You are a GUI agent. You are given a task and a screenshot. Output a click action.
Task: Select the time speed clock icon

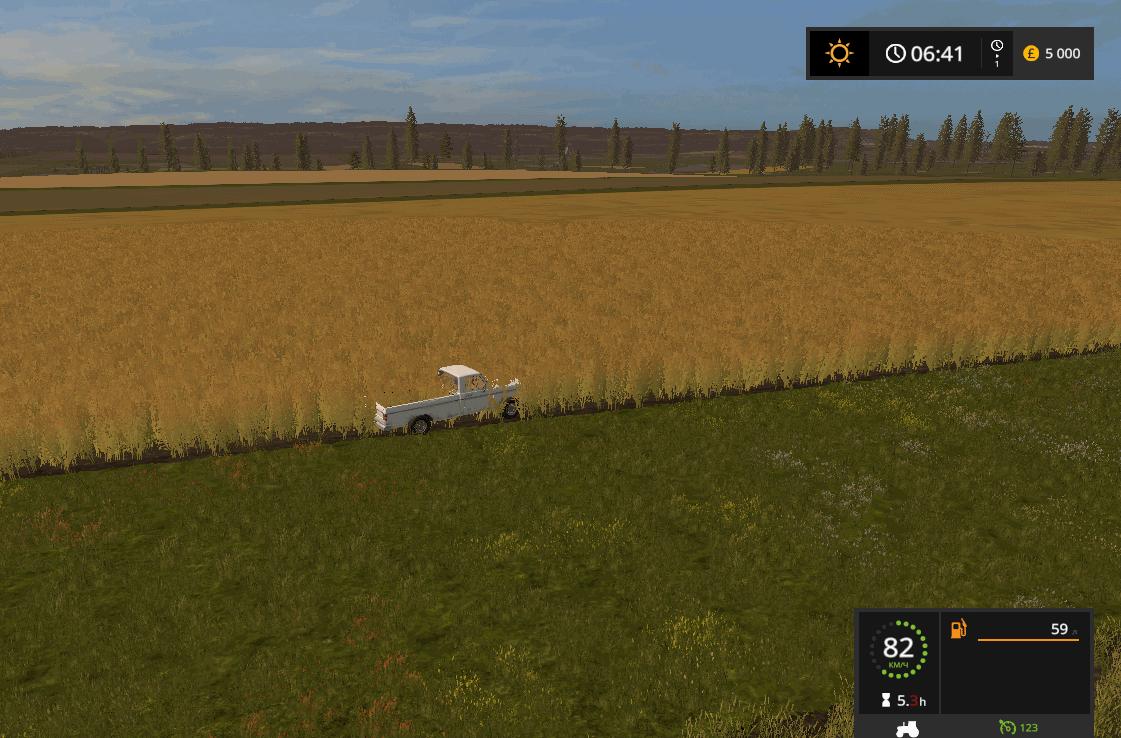tap(997, 47)
